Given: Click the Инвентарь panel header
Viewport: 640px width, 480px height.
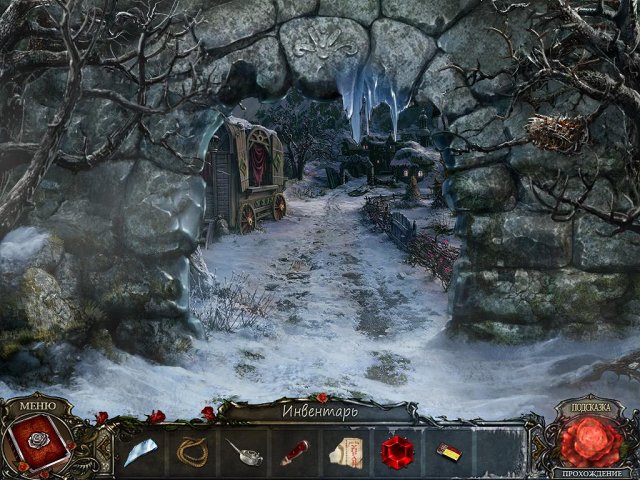Looking at the screenshot, I should pos(318,410).
